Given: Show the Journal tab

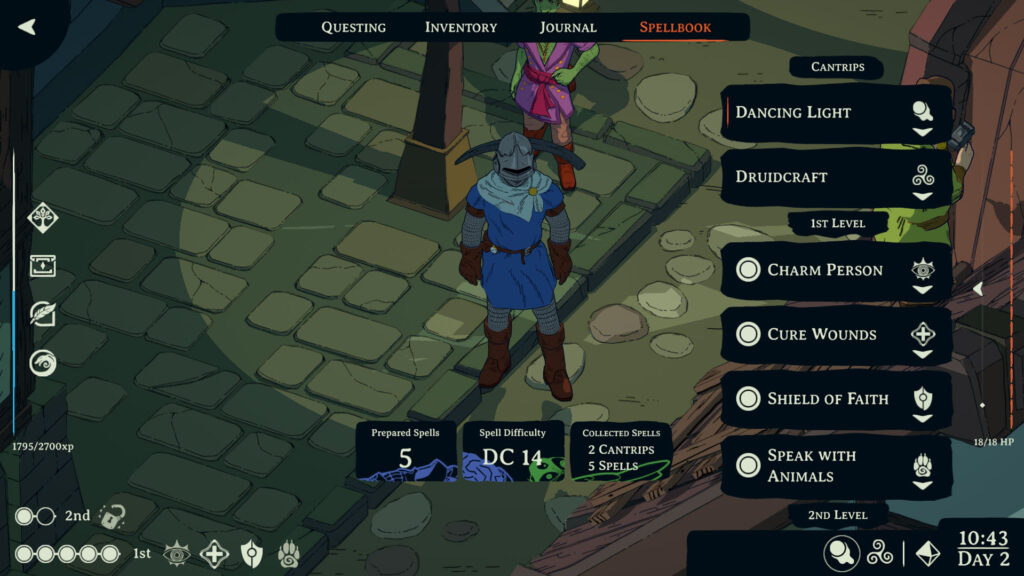Looking at the screenshot, I should point(568,27).
